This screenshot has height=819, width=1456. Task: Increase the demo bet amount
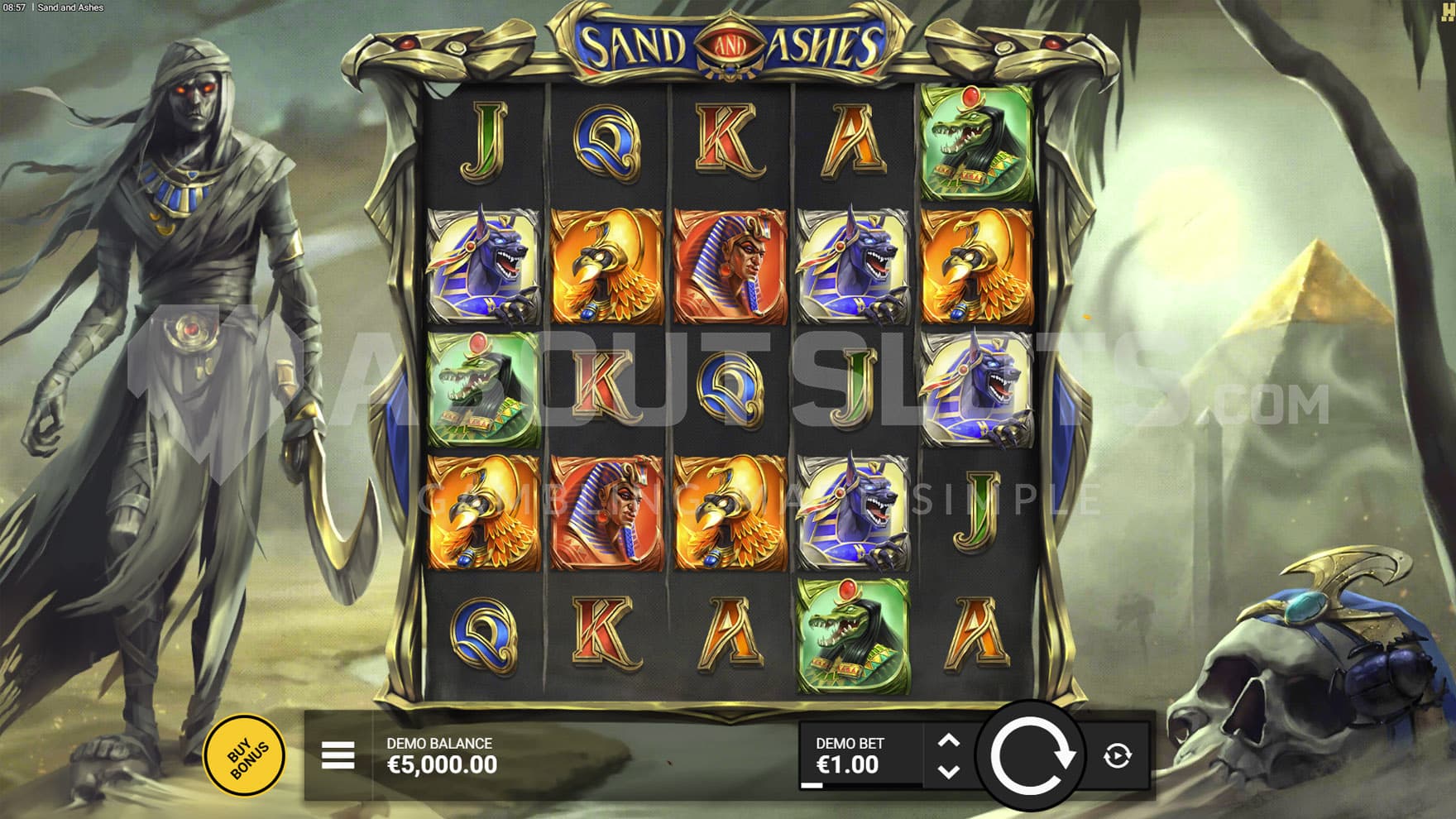[x=949, y=741]
